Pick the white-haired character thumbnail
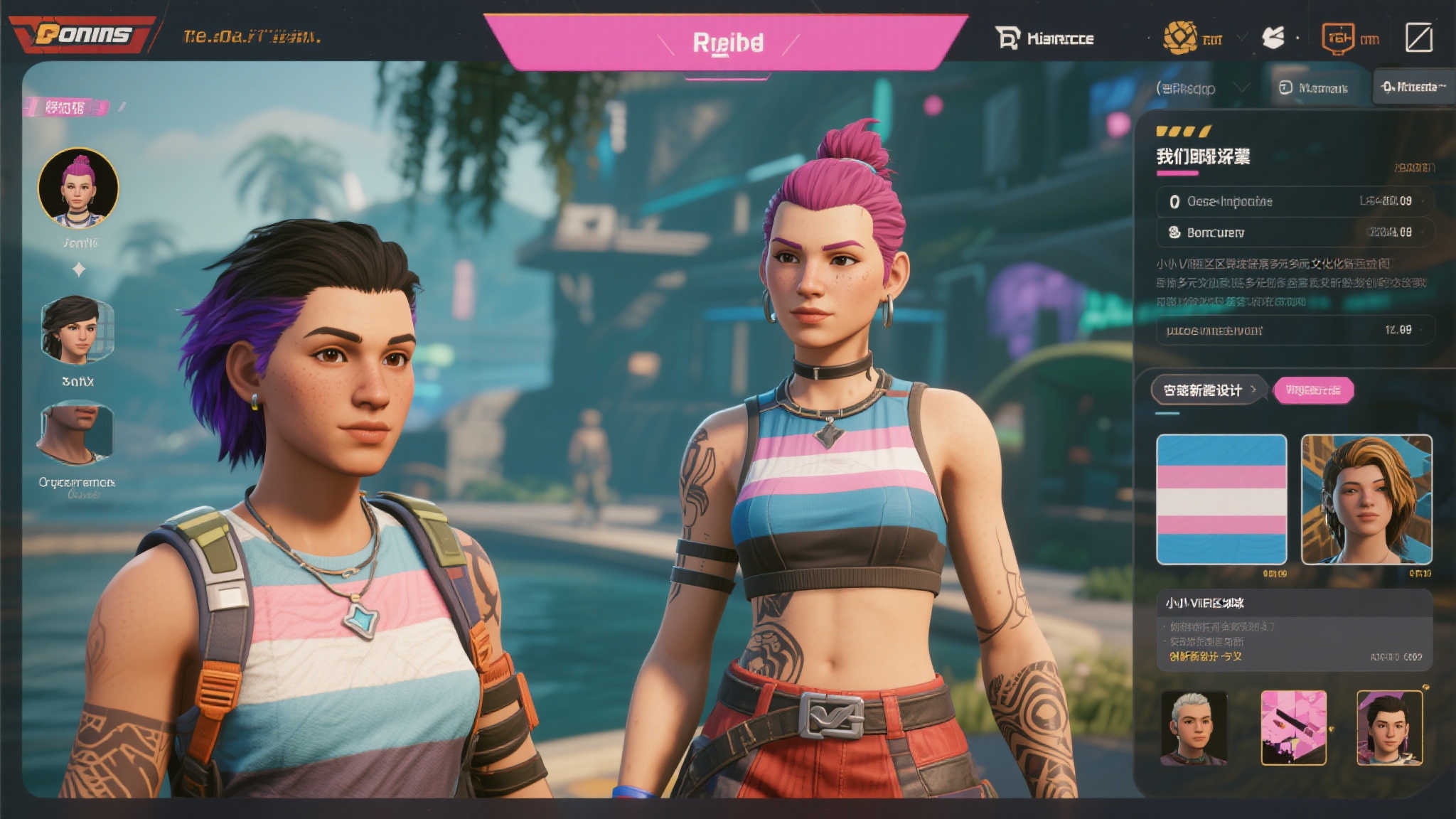The width and height of the screenshot is (1456, 819). tap(1194, 728)
